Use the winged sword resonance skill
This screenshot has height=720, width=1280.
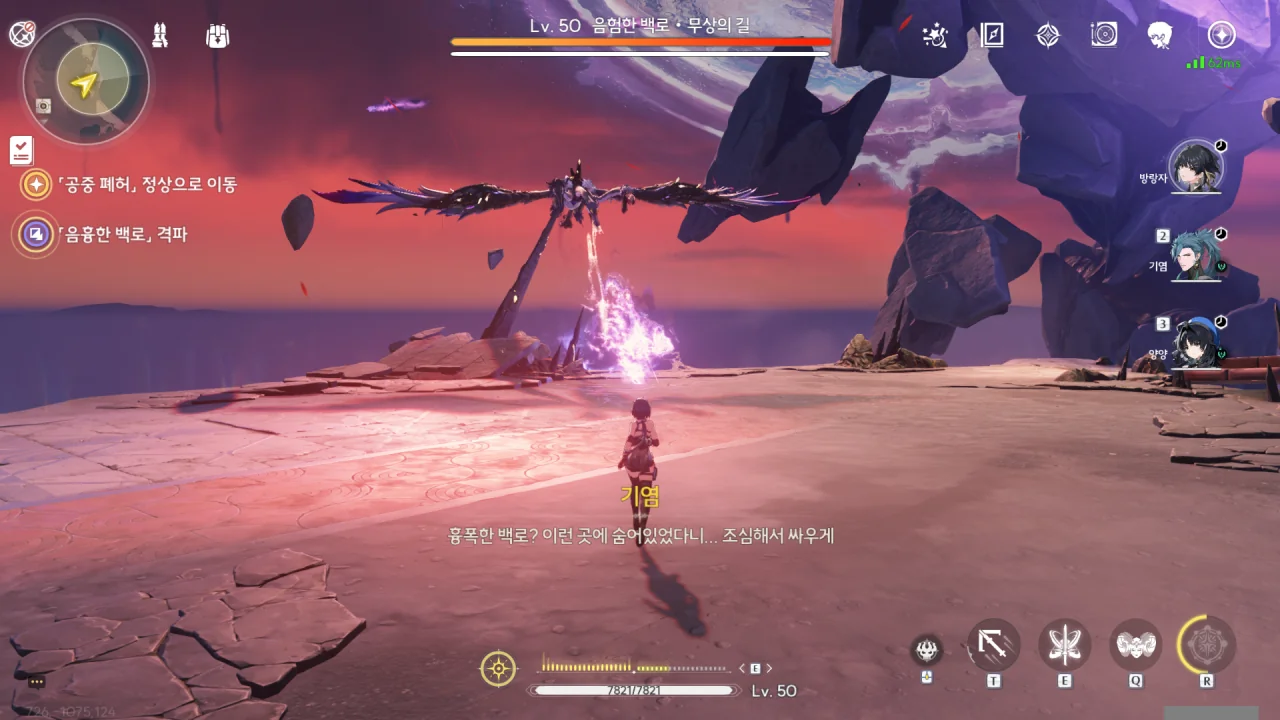tap(1064, 645)
